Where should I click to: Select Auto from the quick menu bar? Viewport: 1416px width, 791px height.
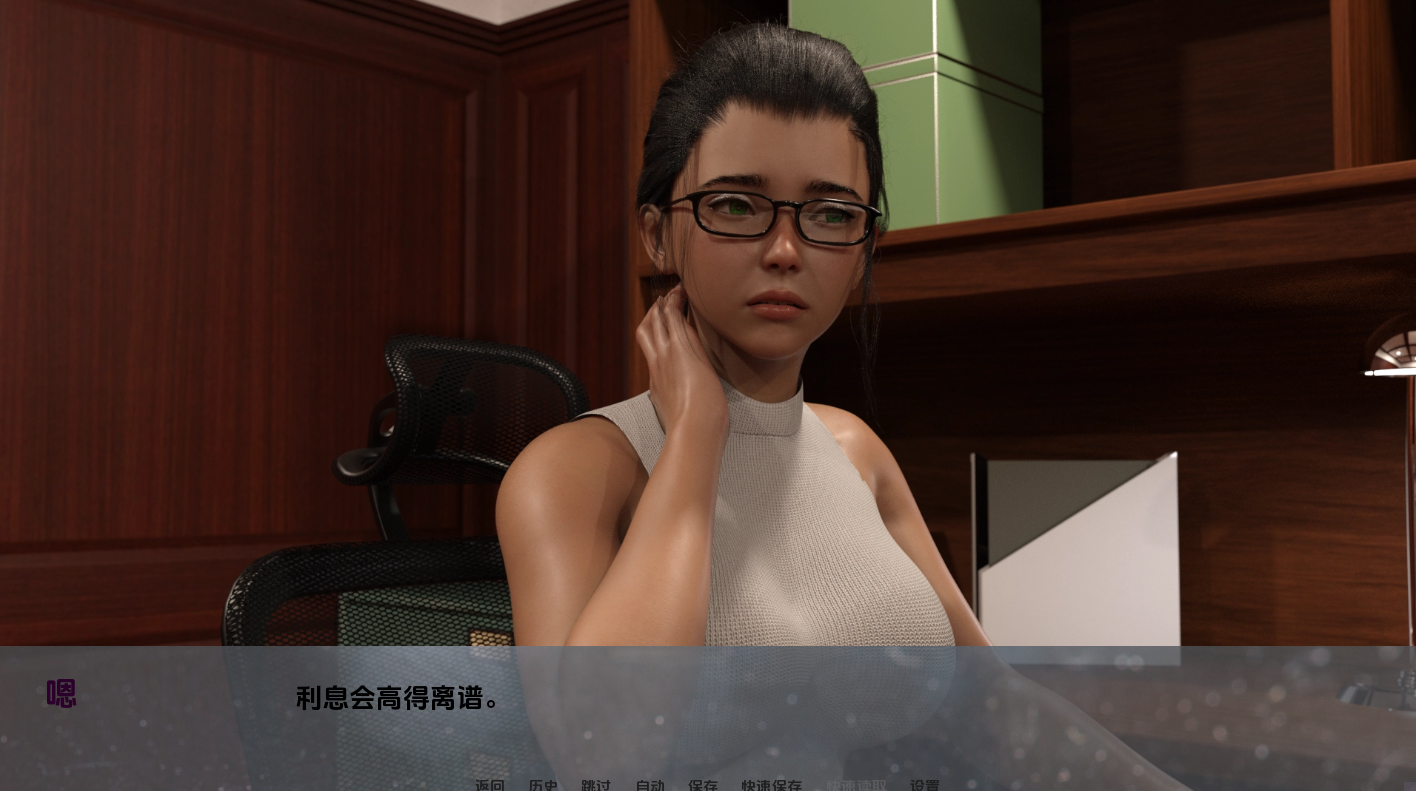(649, 786)
